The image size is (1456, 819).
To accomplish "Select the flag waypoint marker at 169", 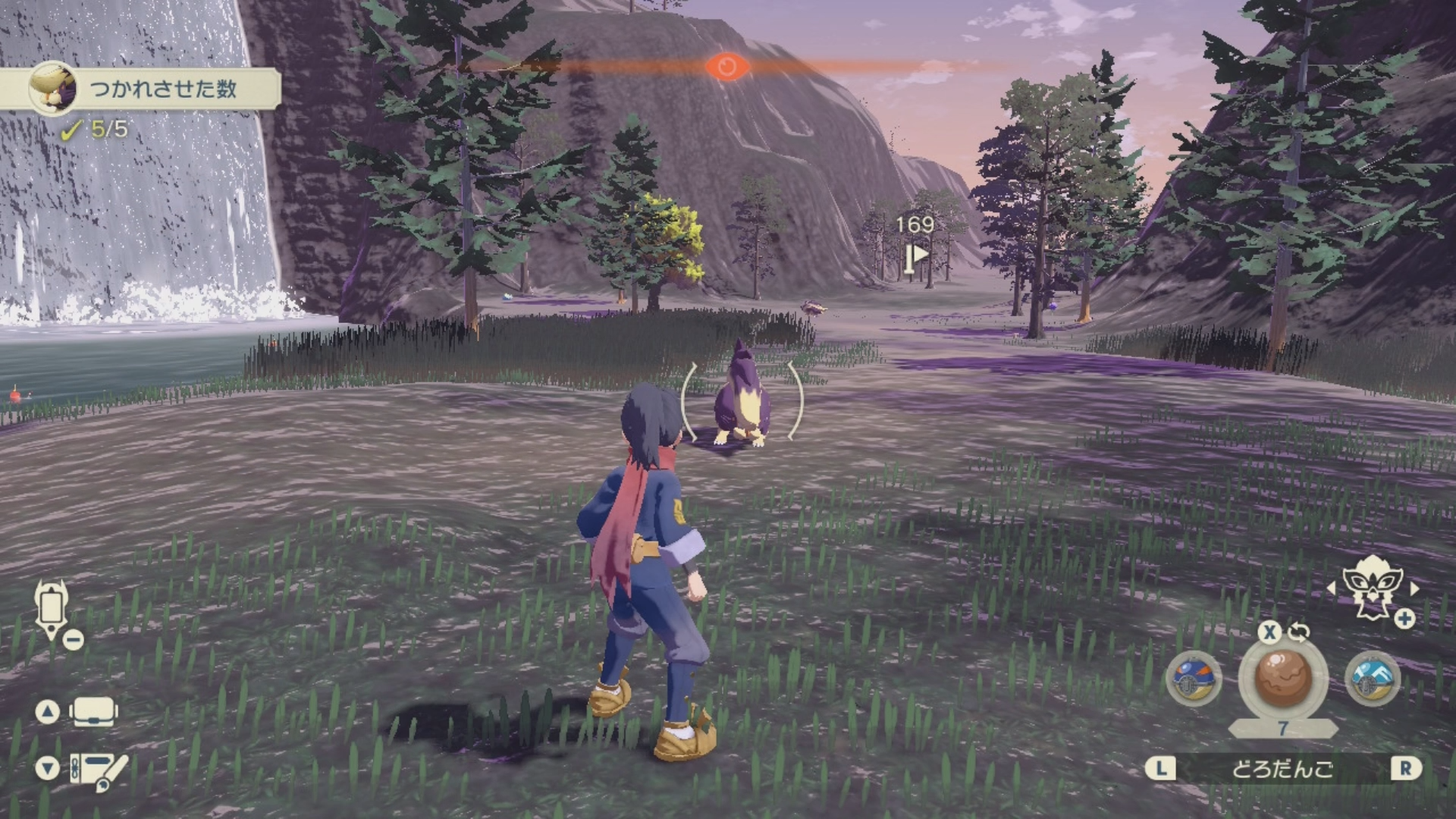I will 916,255.
